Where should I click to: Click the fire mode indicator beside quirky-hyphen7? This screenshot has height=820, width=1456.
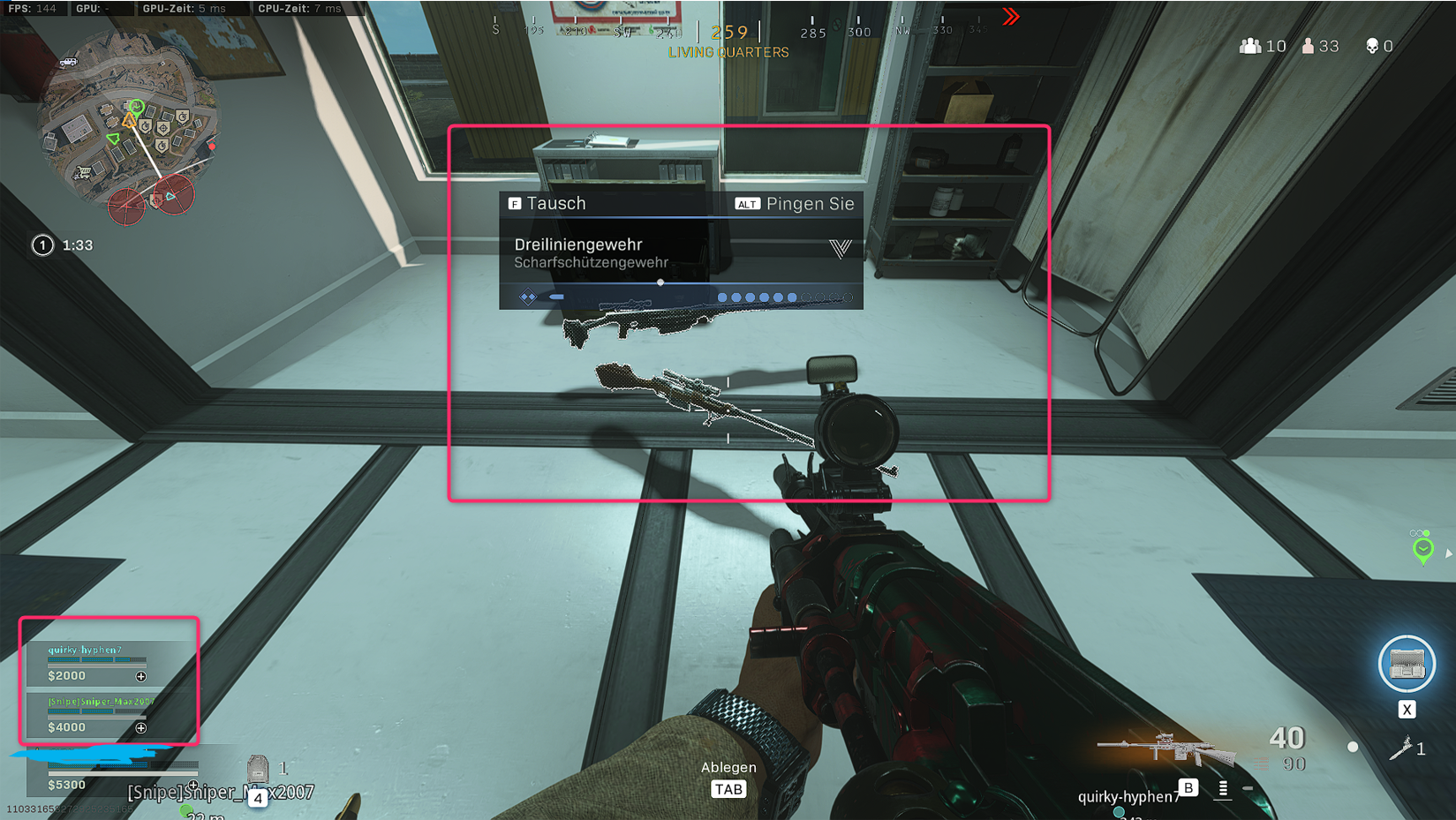tap(1222, 788)
